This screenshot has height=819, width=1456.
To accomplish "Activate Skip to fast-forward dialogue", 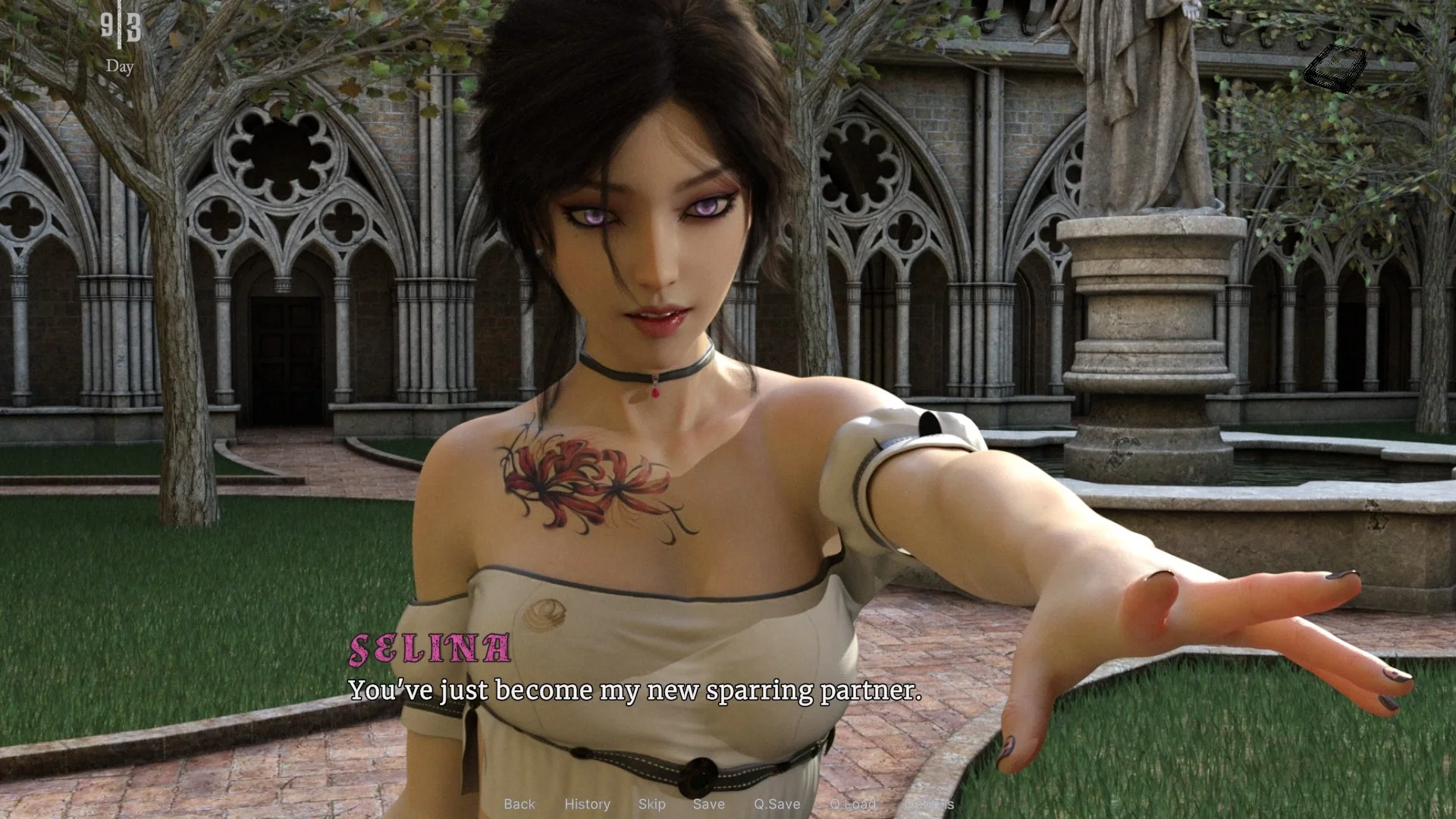I will click(651, 804).
